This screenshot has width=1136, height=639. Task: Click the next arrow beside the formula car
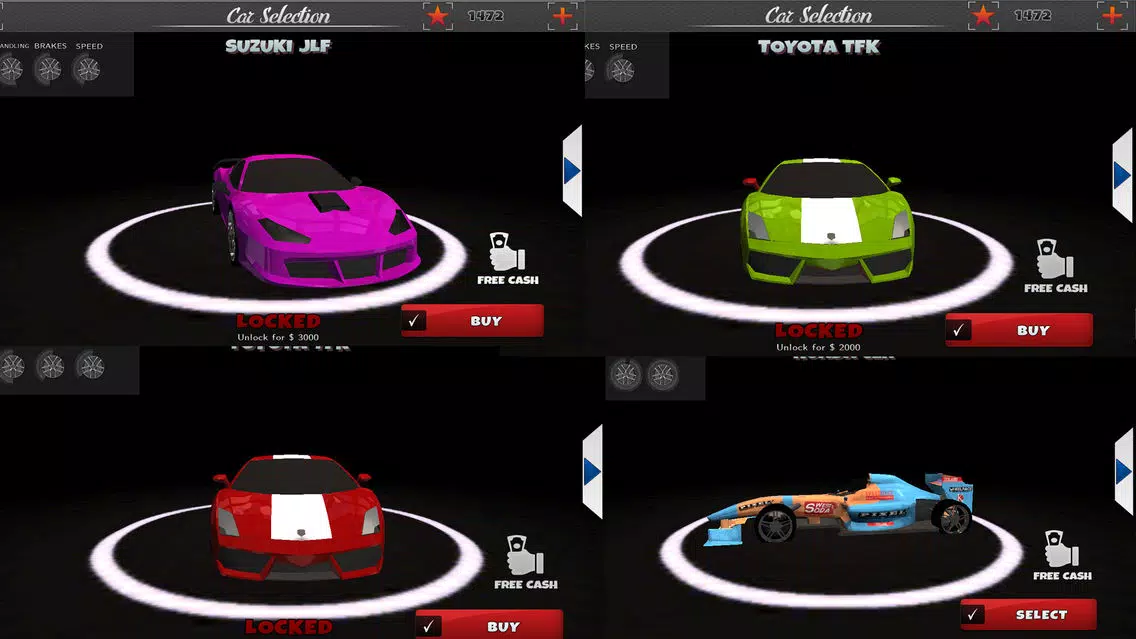(x=1124, y=471)
